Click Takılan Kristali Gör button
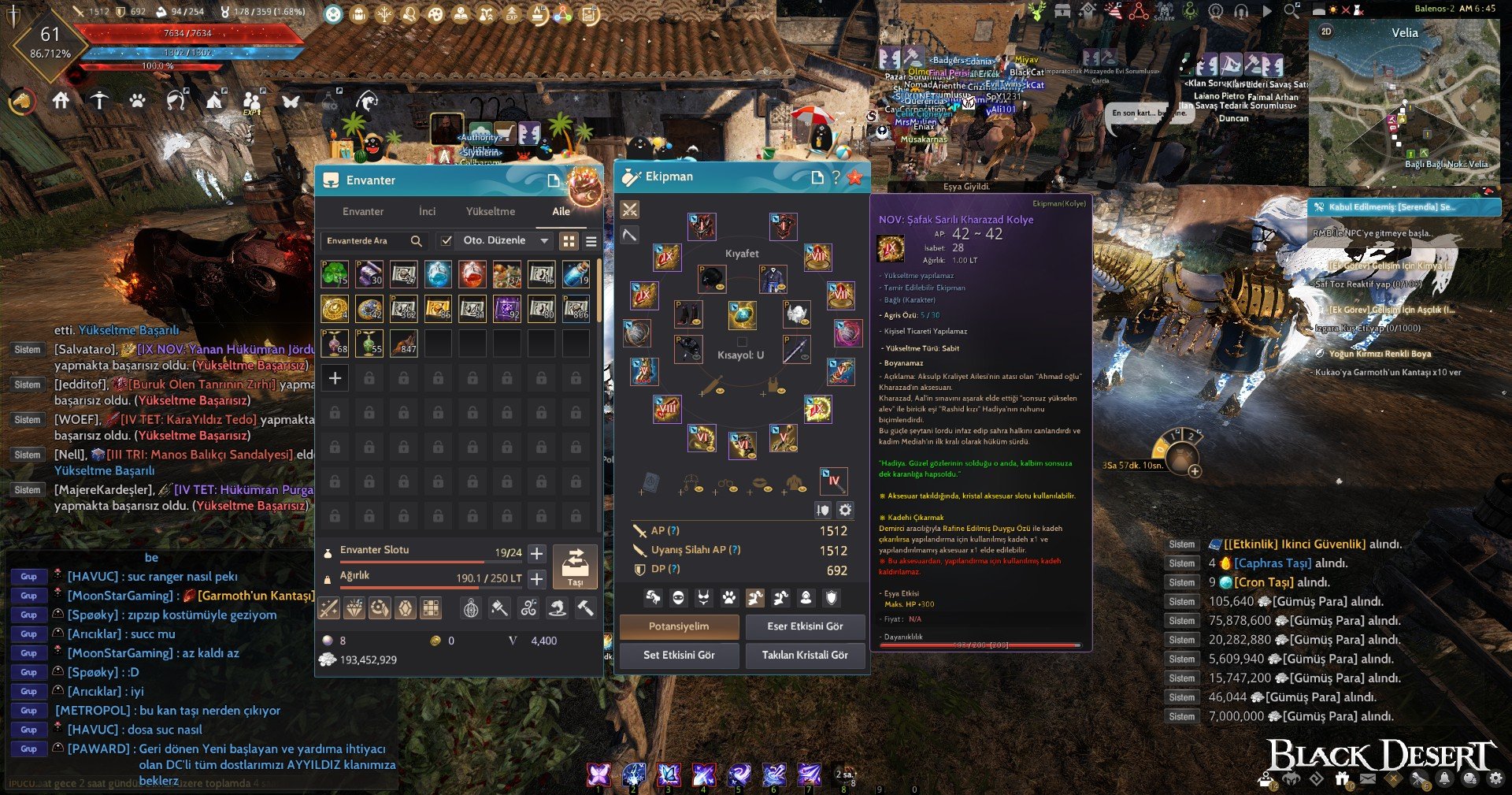The image size is (1512, 795). click(x=805, y=655)
